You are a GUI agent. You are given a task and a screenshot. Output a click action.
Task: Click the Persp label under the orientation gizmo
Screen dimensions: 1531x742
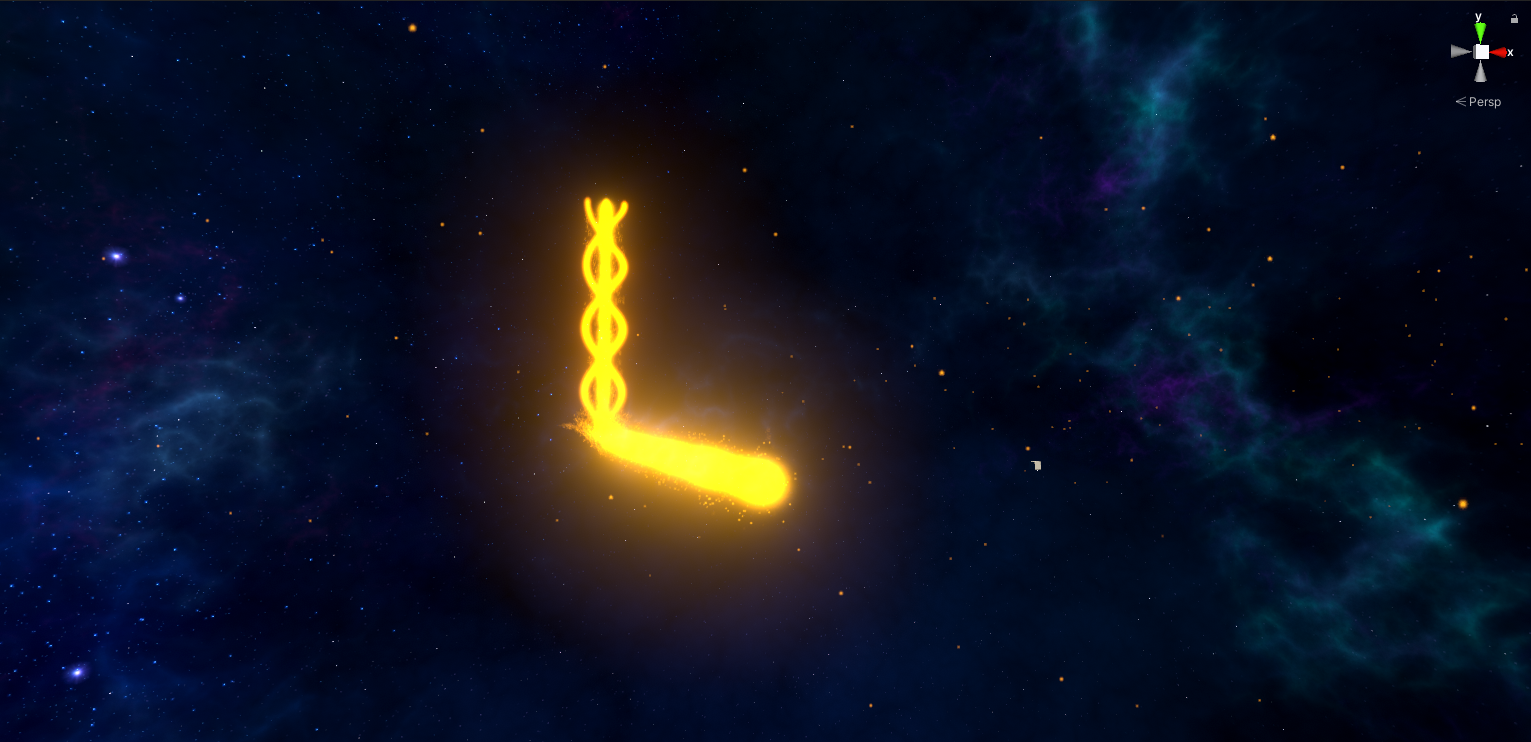coord(1484,101)
